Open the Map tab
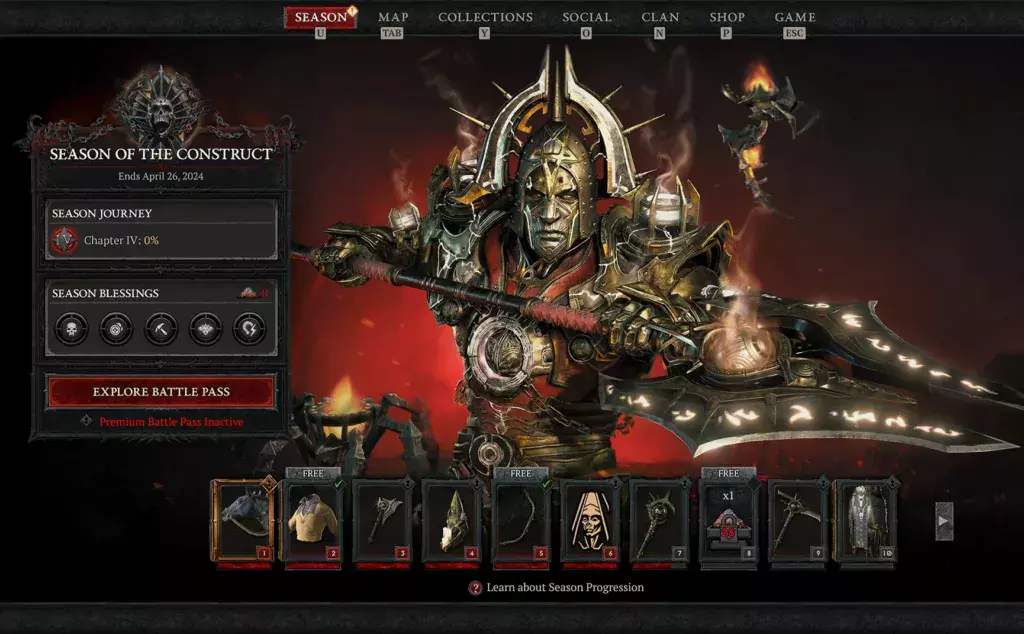Screen dimensions: 1024x634 pyautogui.click(x=392, y=17)
